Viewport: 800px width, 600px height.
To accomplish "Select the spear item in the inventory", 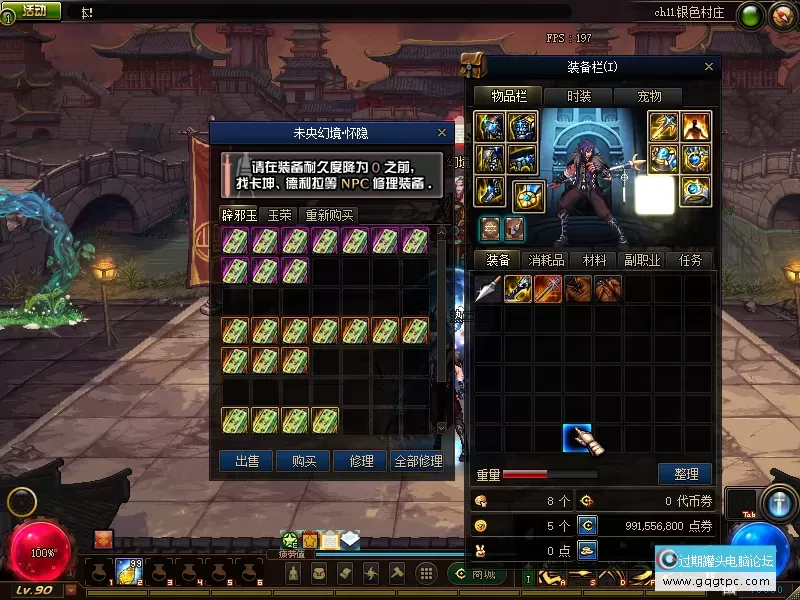I will coord(487,289).
